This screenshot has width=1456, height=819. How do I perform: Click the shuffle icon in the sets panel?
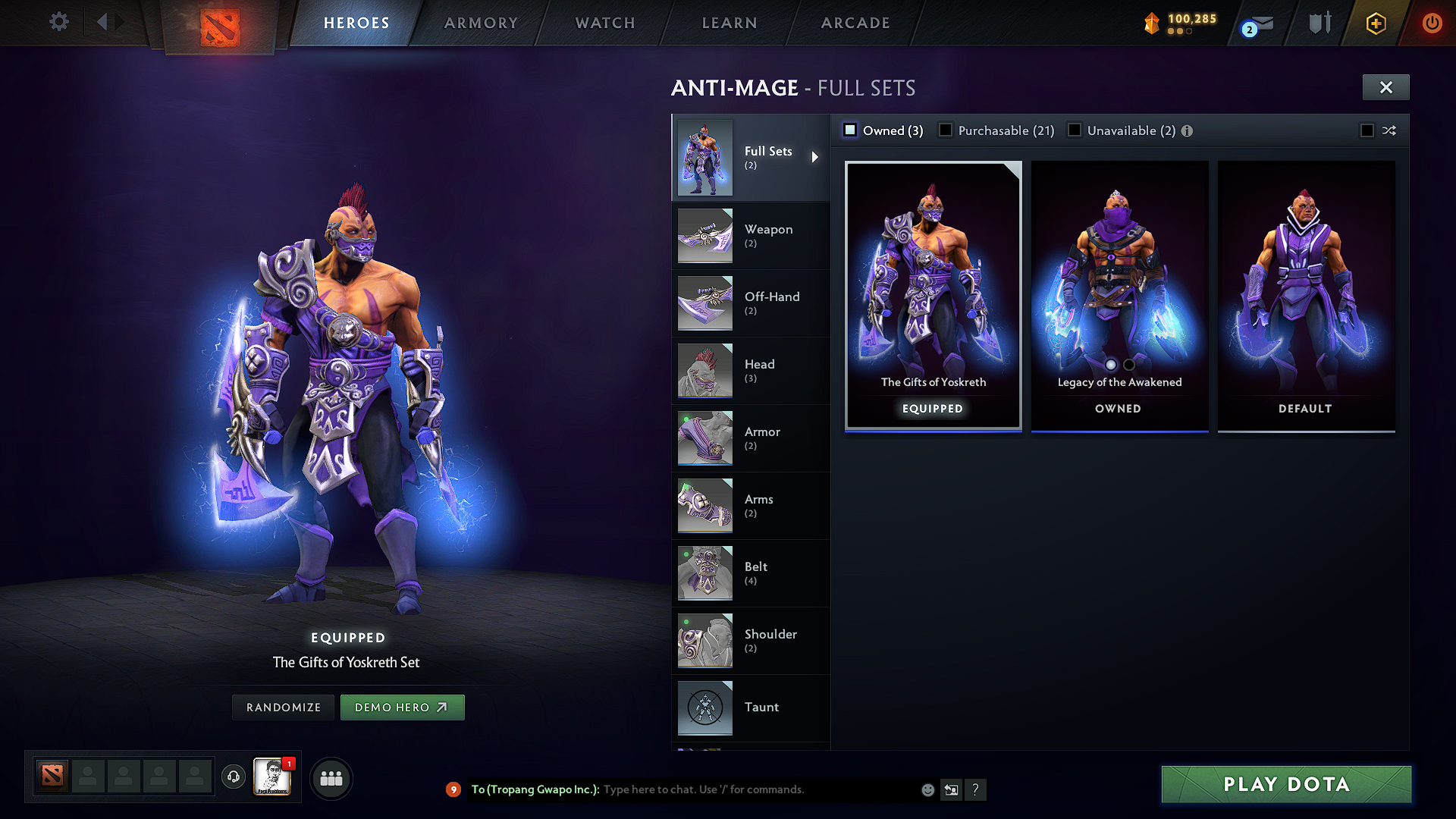pos(1390,130)
